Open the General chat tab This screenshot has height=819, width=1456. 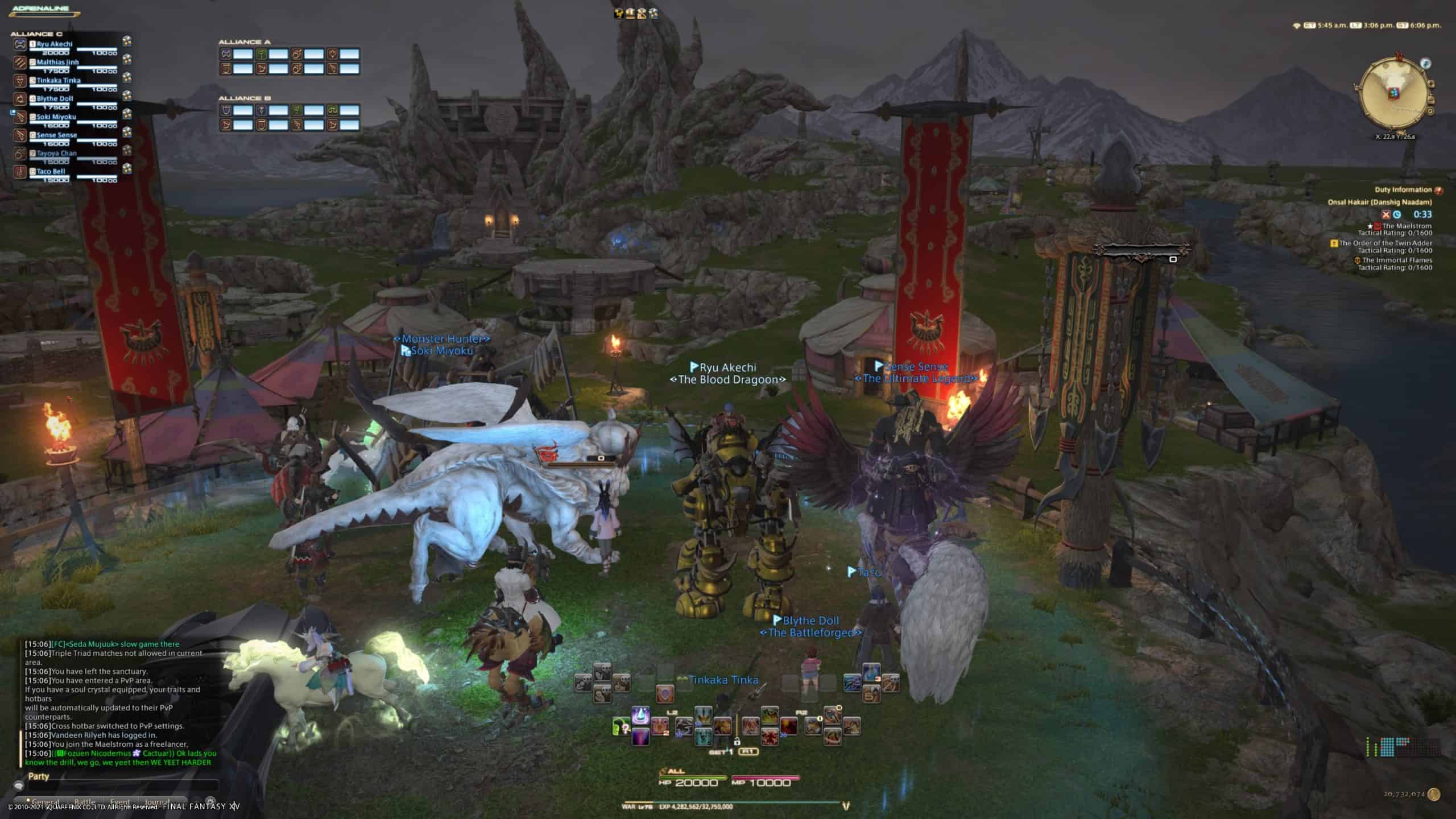coord(46,803)
